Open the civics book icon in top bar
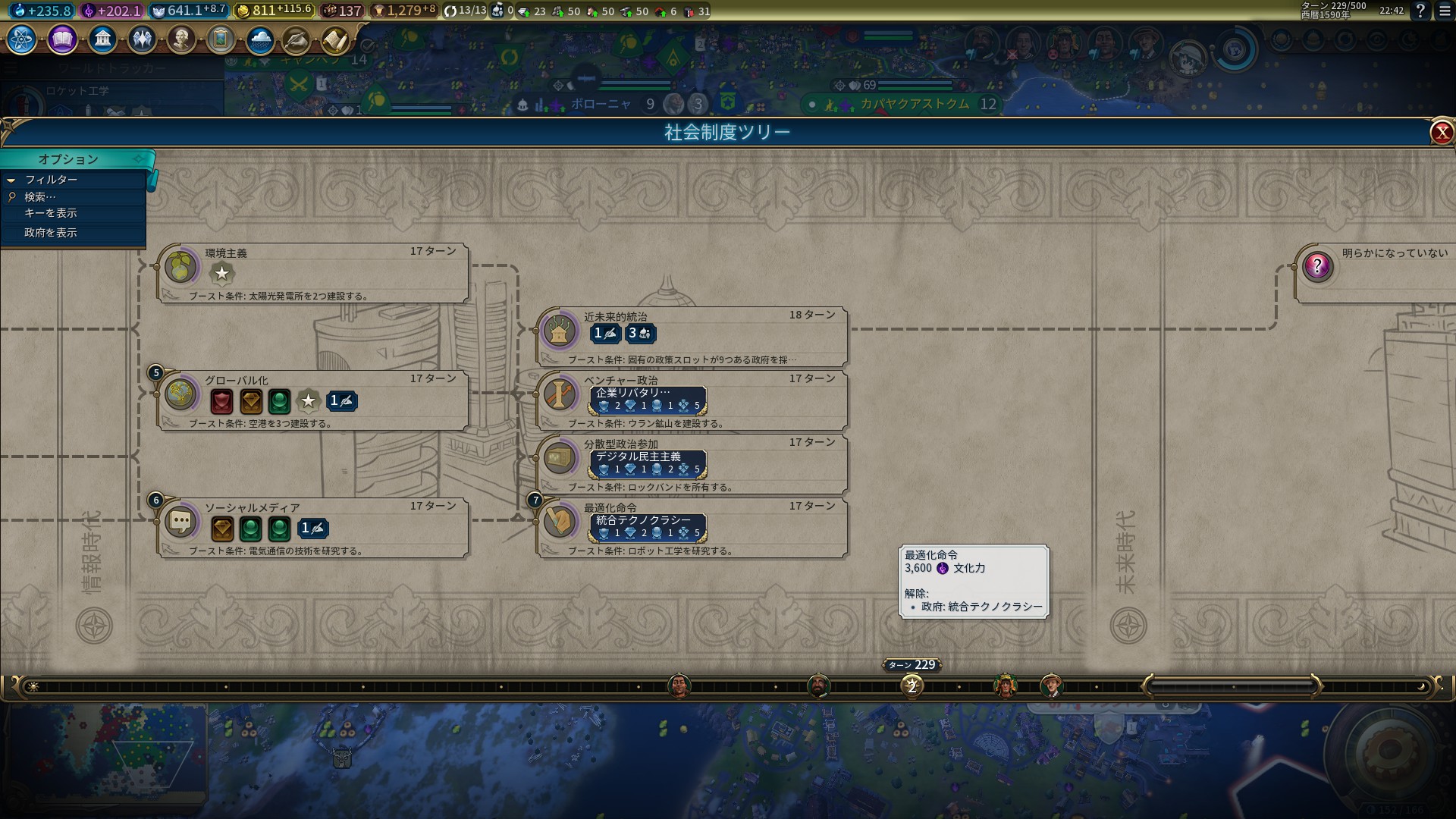1456x819 pixels. (x=62, y=39)
